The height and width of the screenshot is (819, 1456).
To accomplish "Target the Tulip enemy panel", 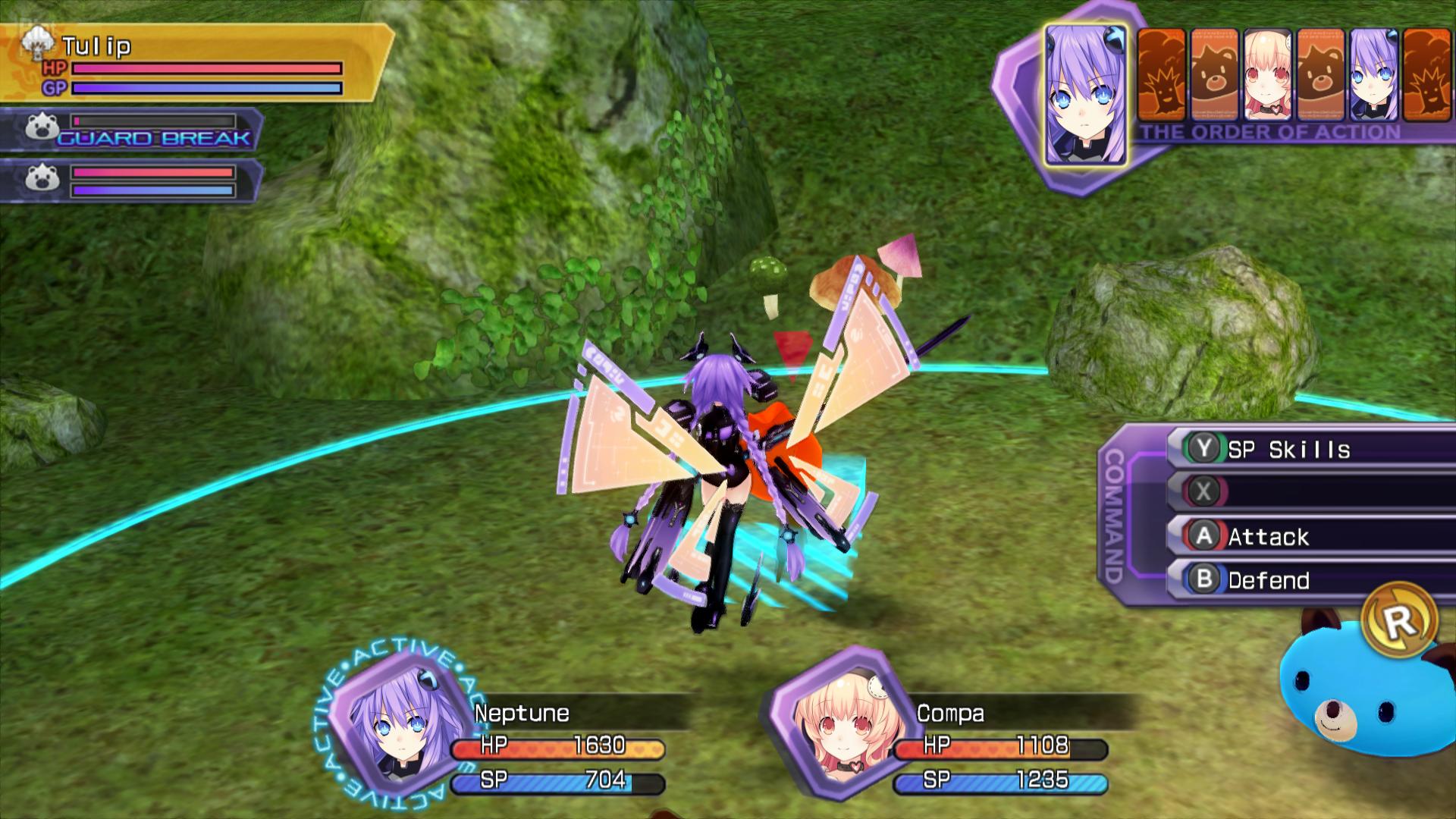I will [193, 63].
